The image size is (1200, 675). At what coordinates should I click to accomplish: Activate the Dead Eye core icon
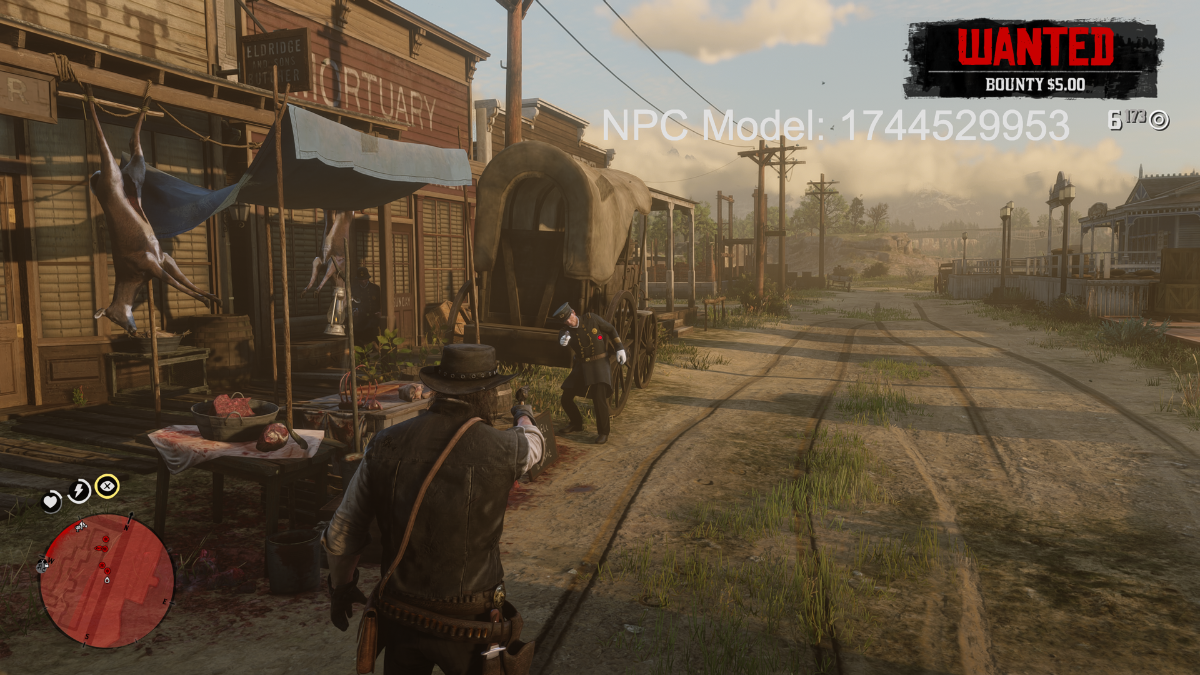[x=107, y=487]
